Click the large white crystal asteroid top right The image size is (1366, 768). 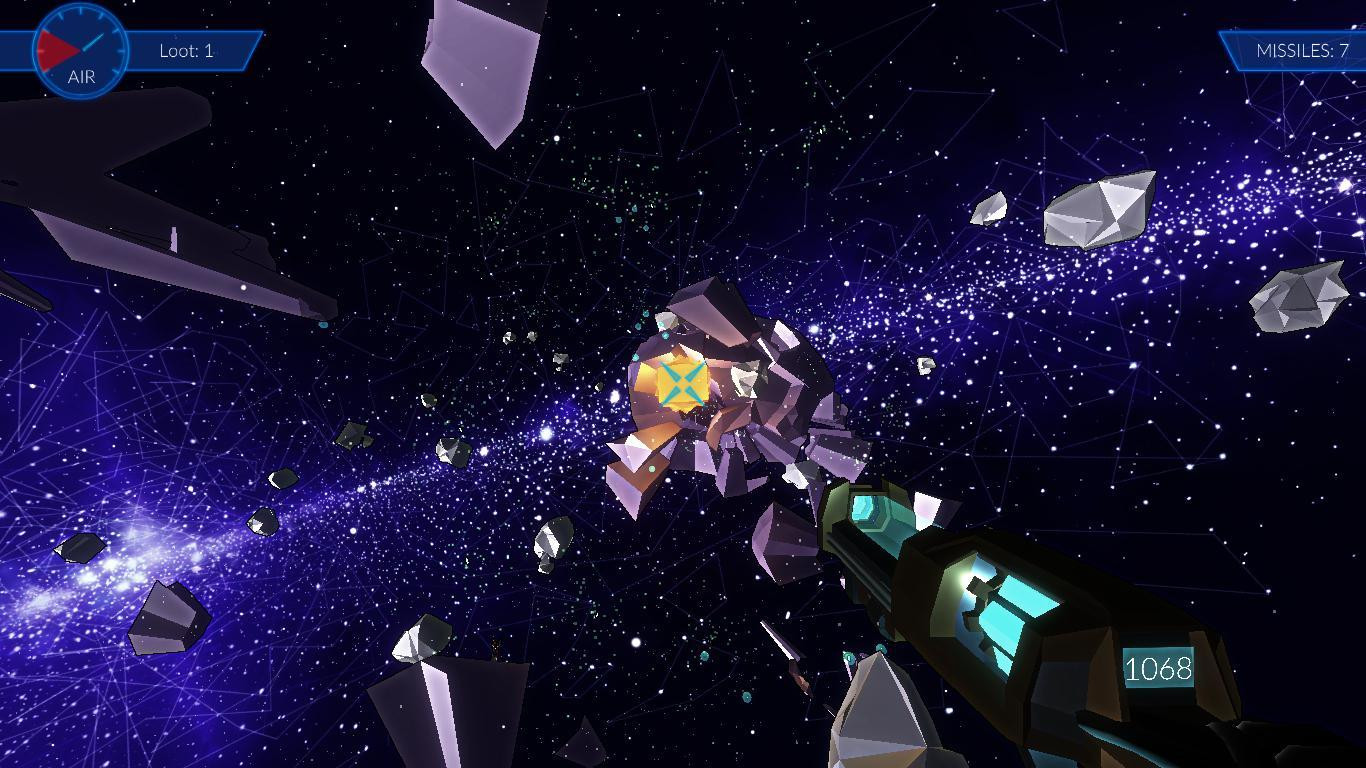point(1098,208)
